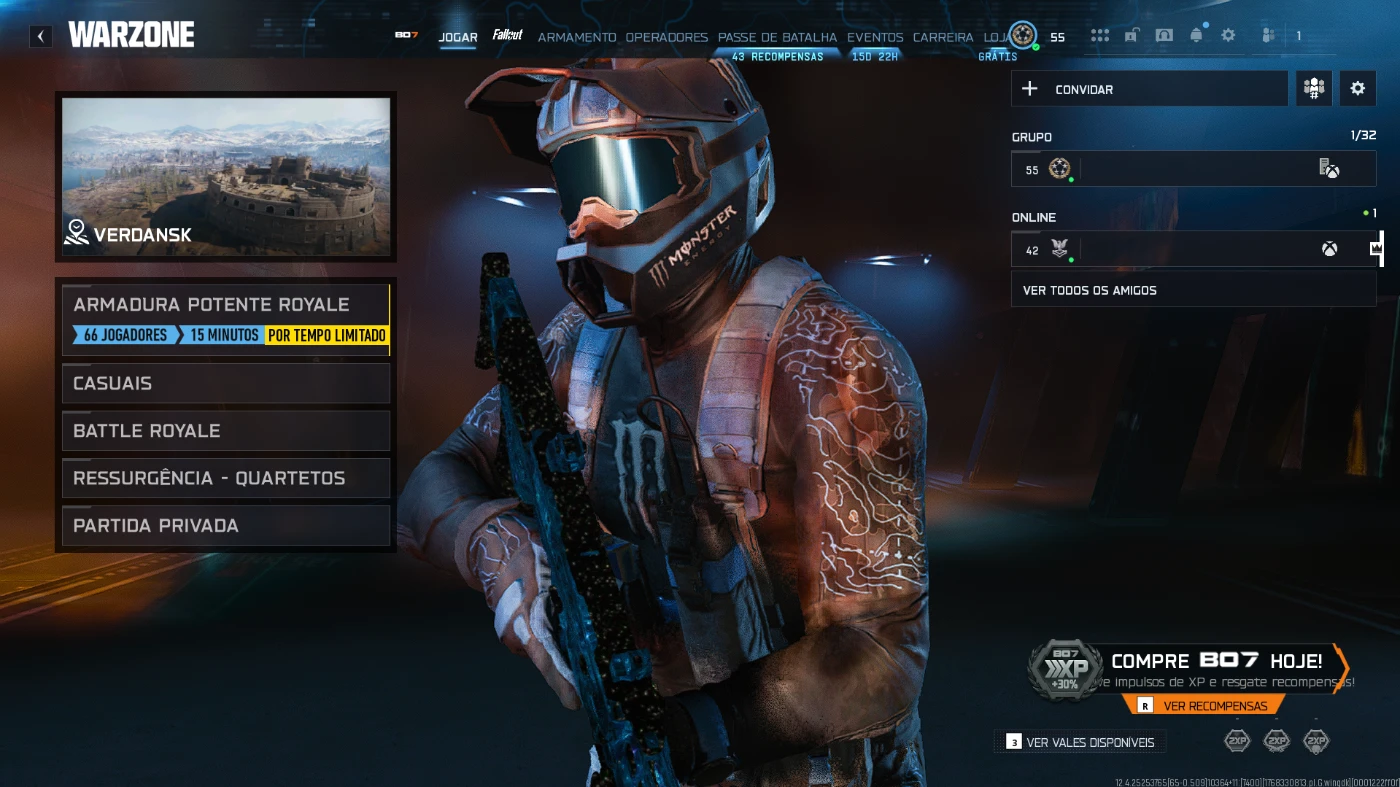Pick Ressurgência - Quartetos mode
The image size is (1400, 787).
pos(226,478)
